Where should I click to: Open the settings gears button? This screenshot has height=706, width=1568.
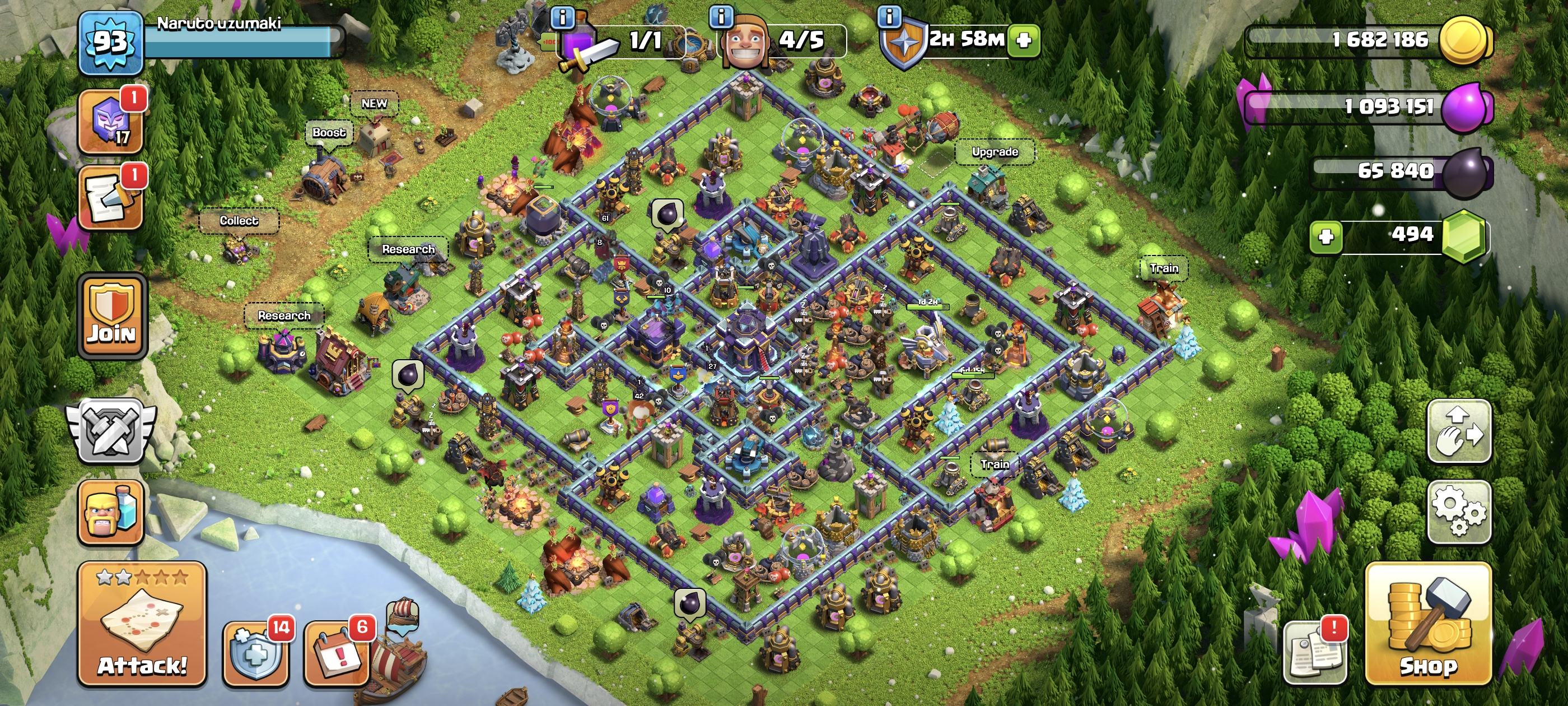click(1459, 511)
